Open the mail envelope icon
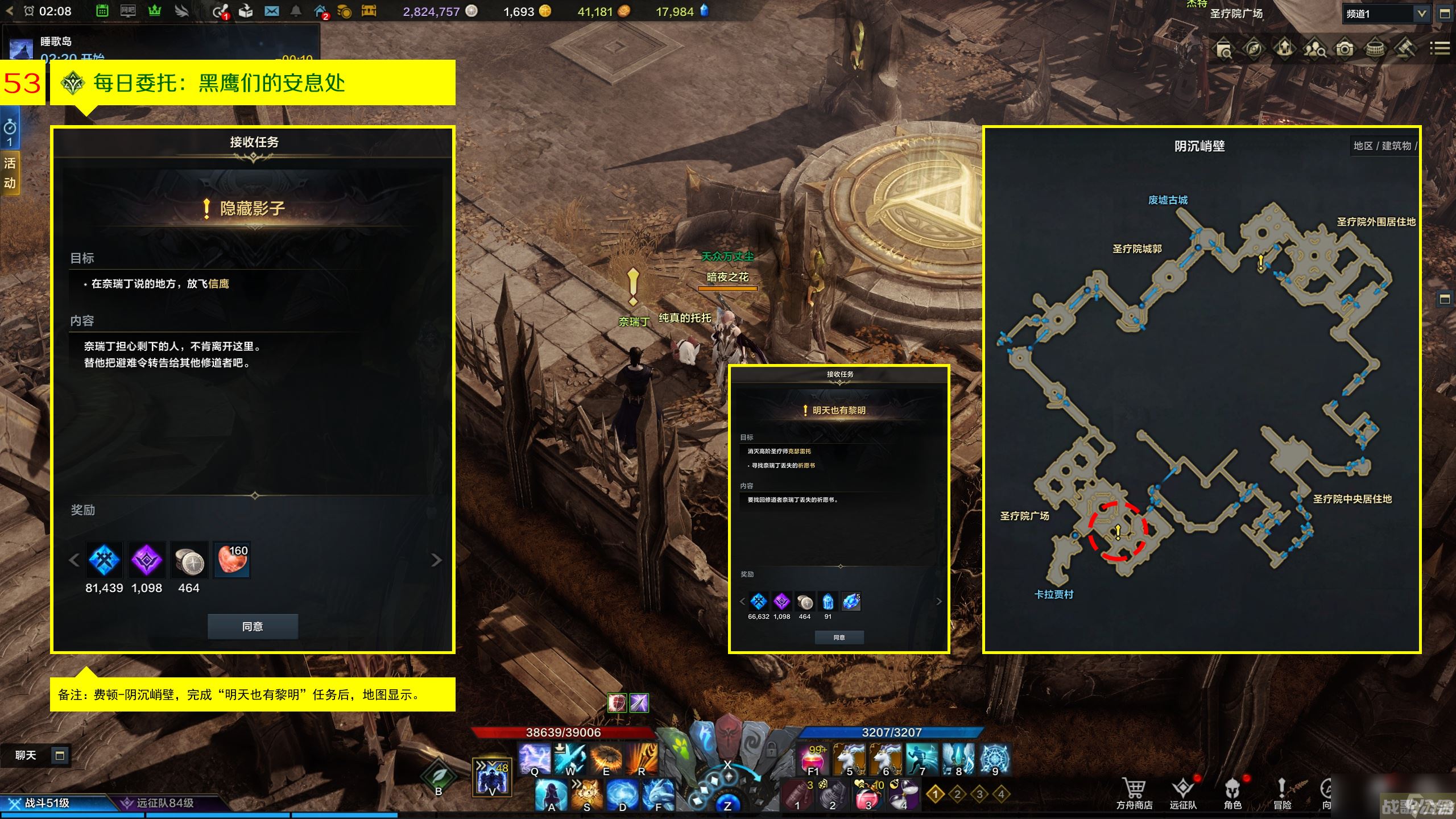1456x819 pixels. click(272, 11)
